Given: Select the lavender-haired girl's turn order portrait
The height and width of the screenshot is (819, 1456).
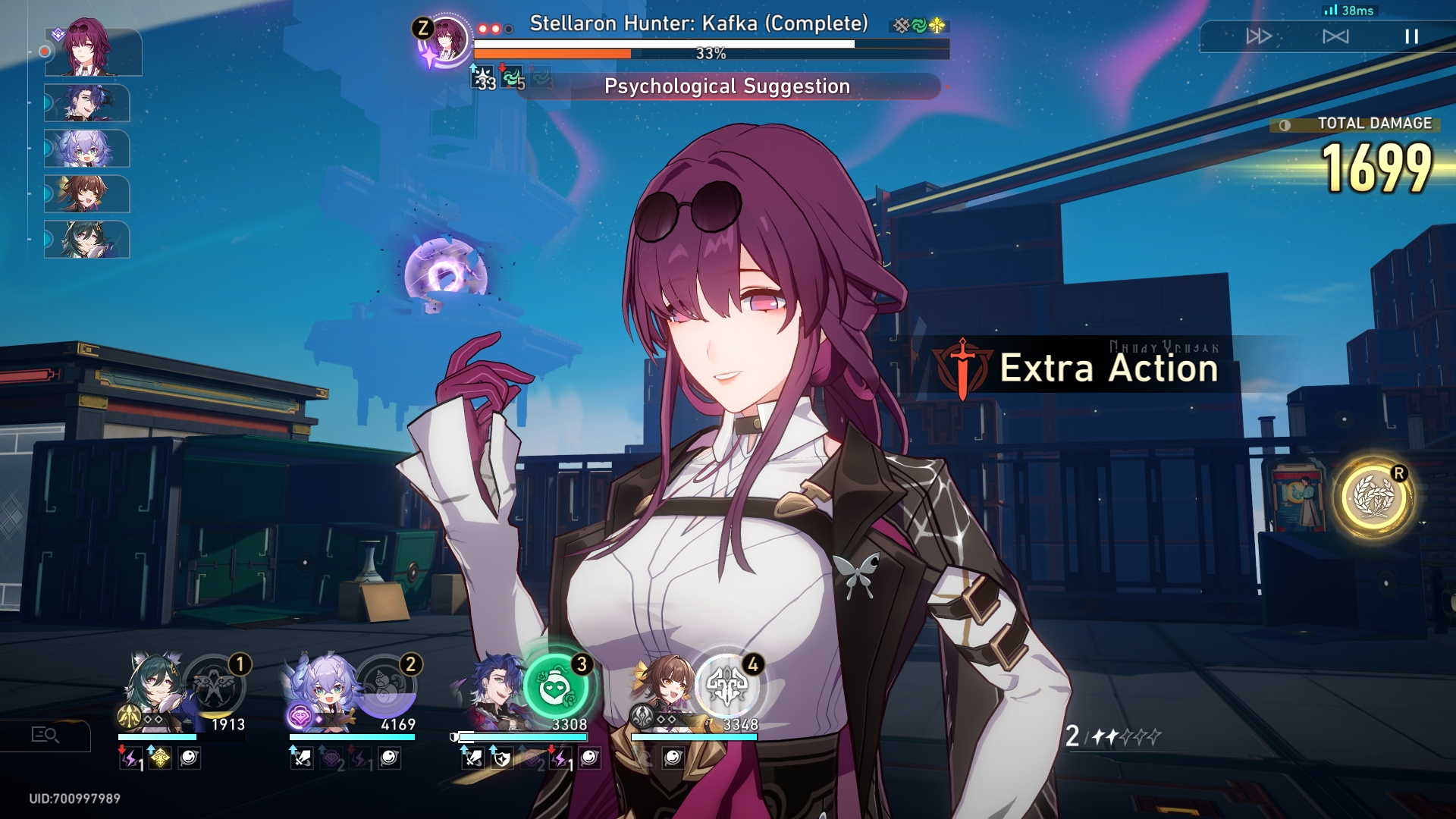Looking at the screenshot, I should [x=87, y=149].
